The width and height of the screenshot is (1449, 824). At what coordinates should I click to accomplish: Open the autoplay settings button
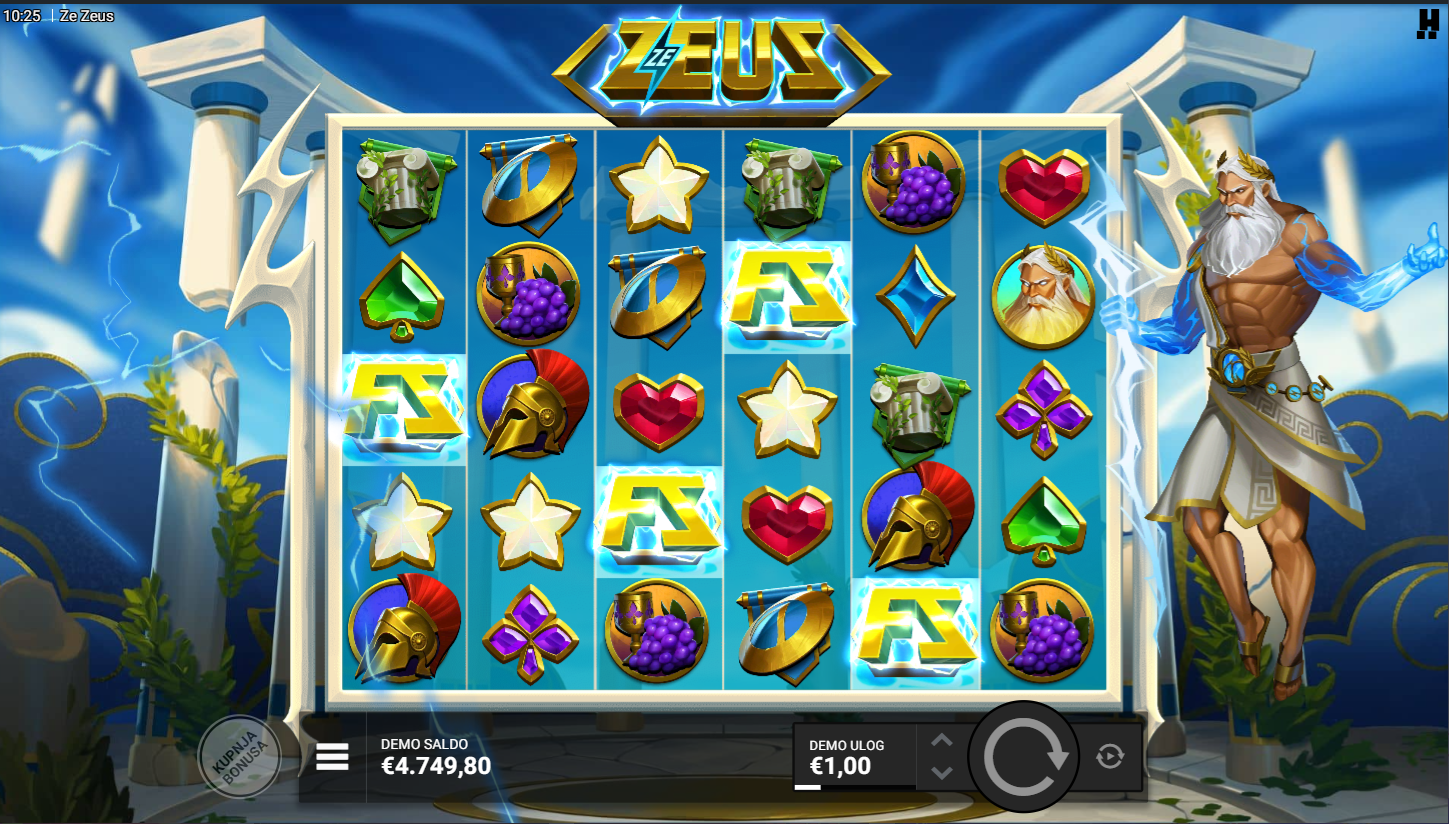(1109, 757)
